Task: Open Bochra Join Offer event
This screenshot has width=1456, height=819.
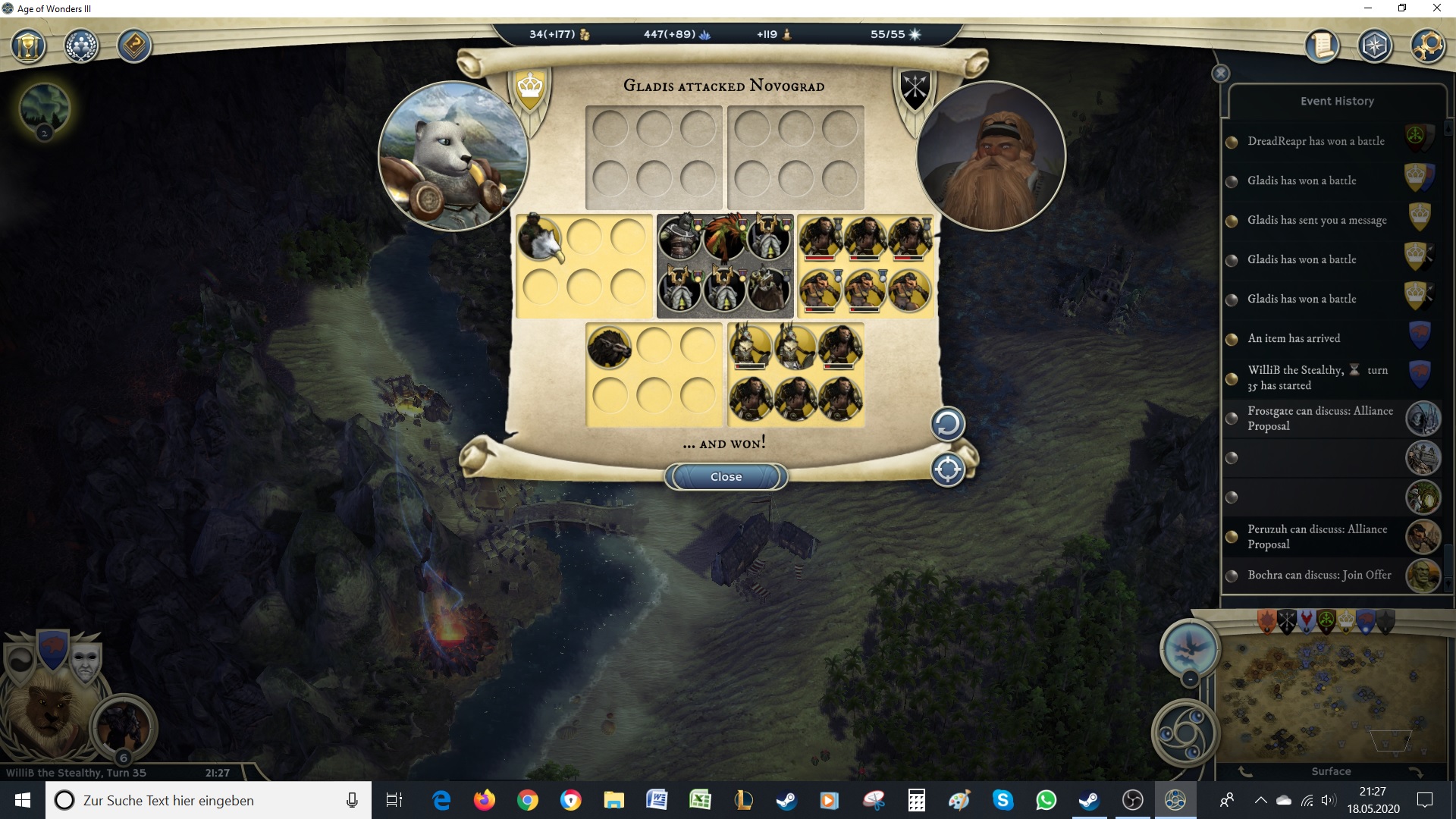Action: 1319,575
